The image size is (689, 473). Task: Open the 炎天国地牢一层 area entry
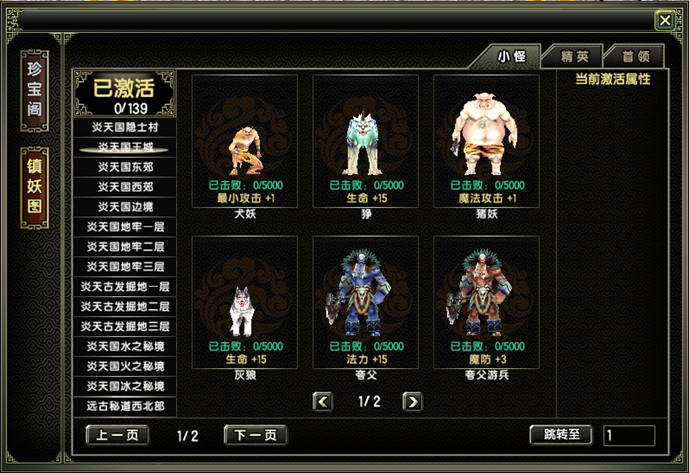click(126, 227)
